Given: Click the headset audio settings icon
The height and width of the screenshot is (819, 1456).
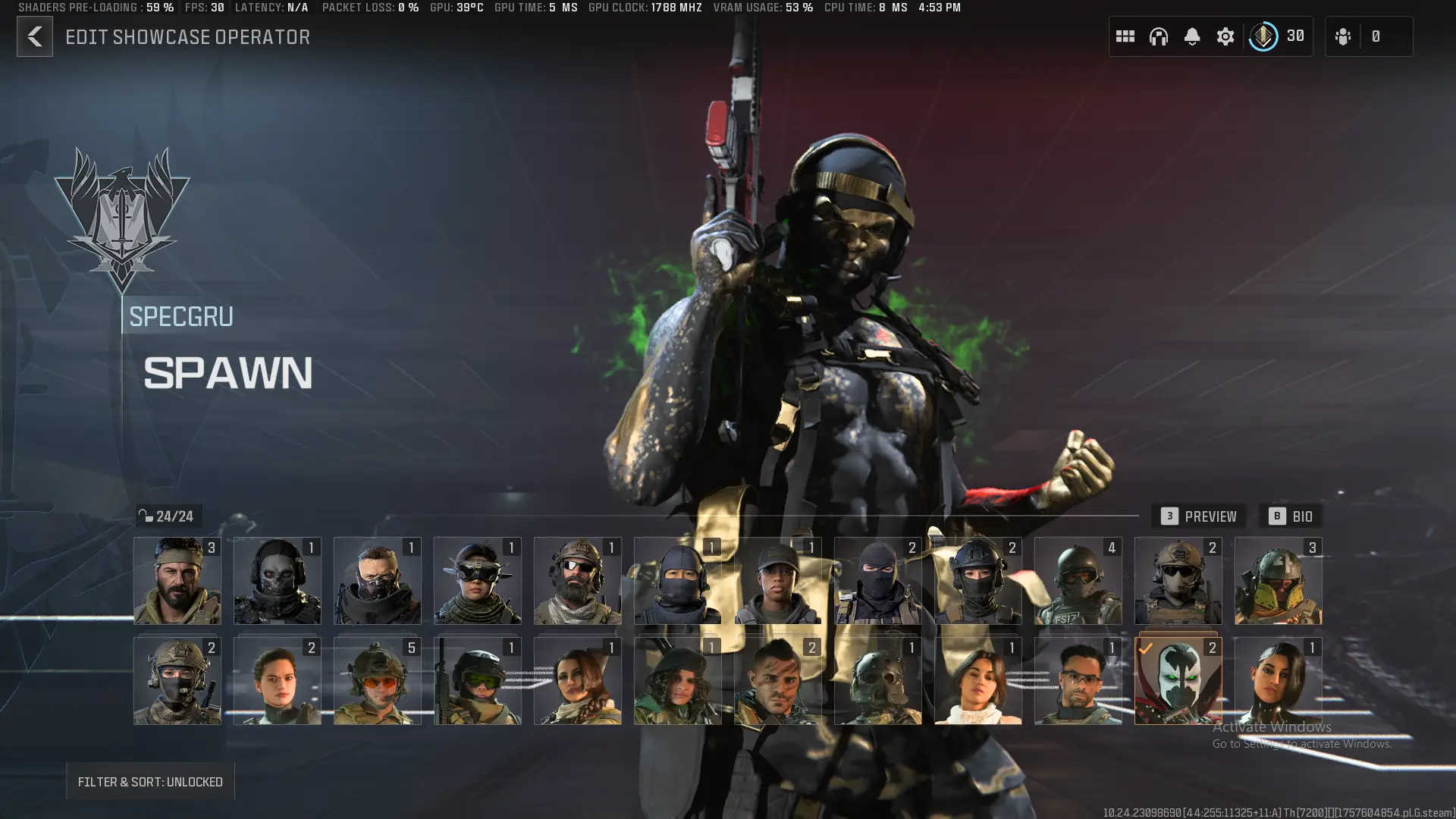Looking at the screenshot, I should click(x=1159, y=36).
